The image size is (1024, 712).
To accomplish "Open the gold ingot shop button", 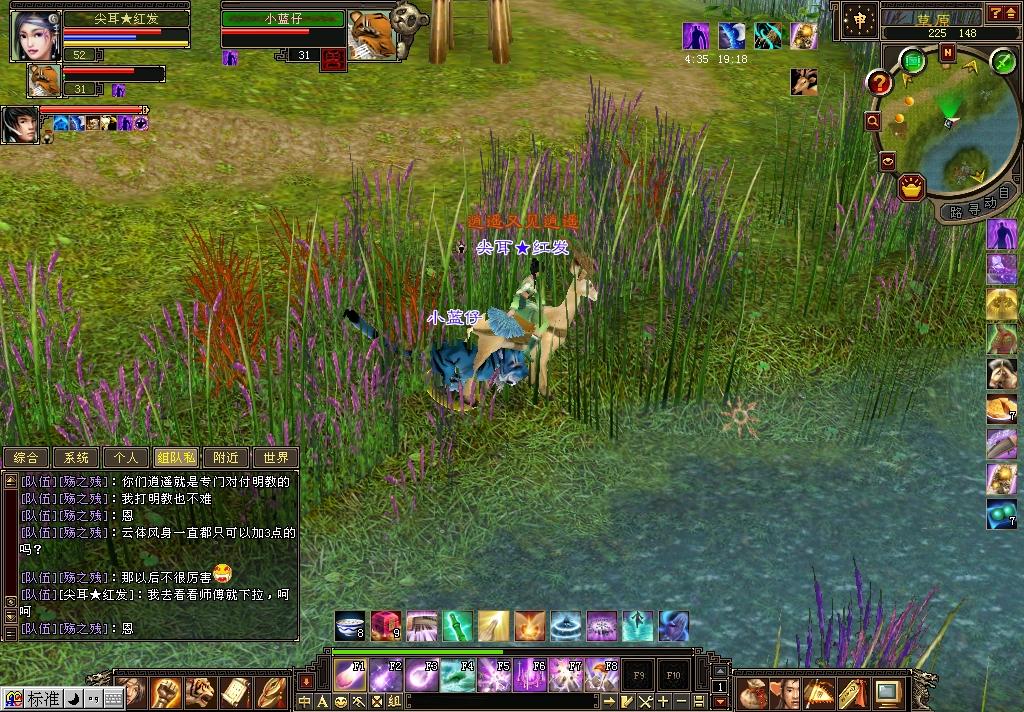I will 911,186.
